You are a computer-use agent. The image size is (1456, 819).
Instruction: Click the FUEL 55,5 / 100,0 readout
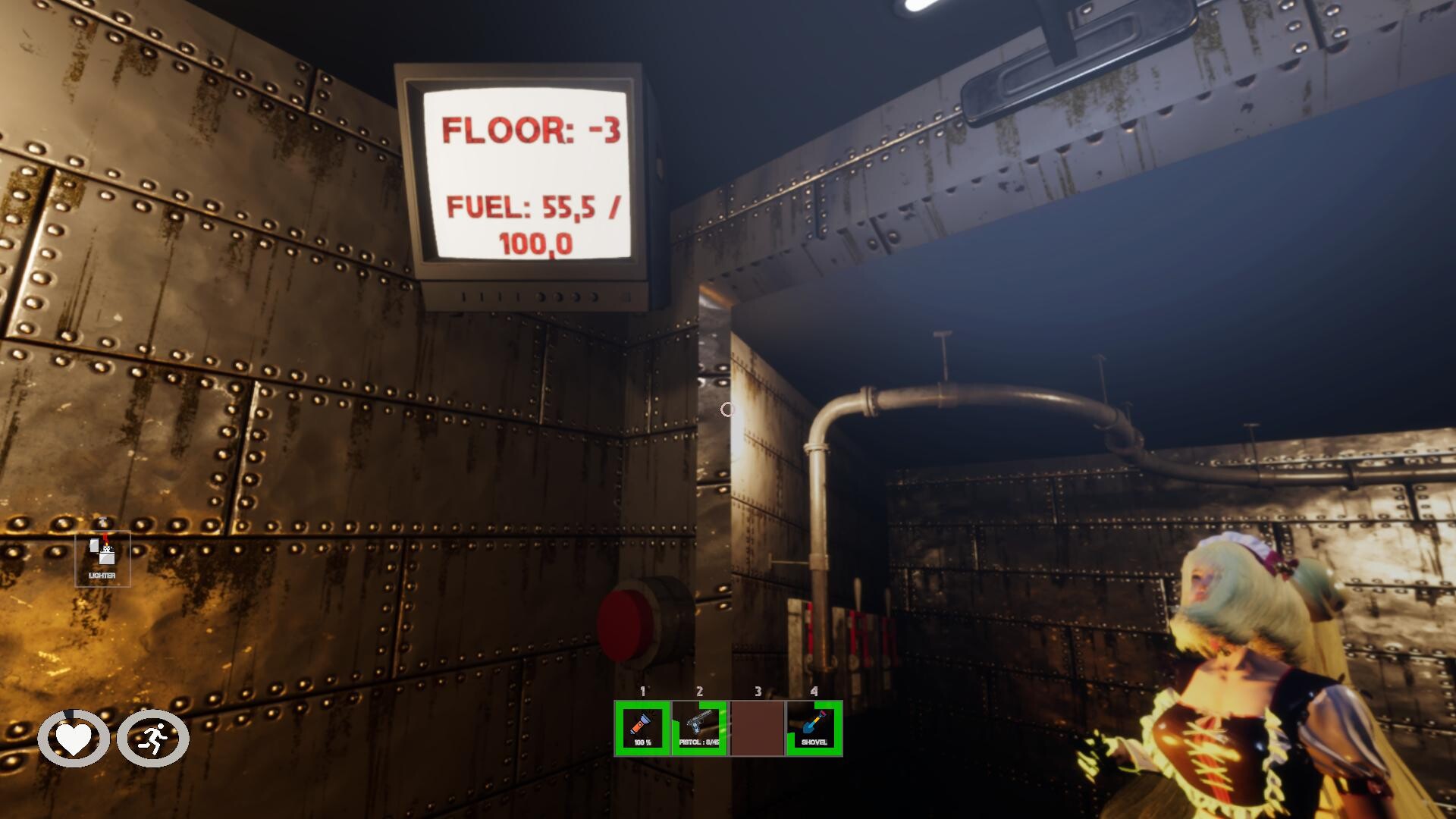tap(537, 225)
